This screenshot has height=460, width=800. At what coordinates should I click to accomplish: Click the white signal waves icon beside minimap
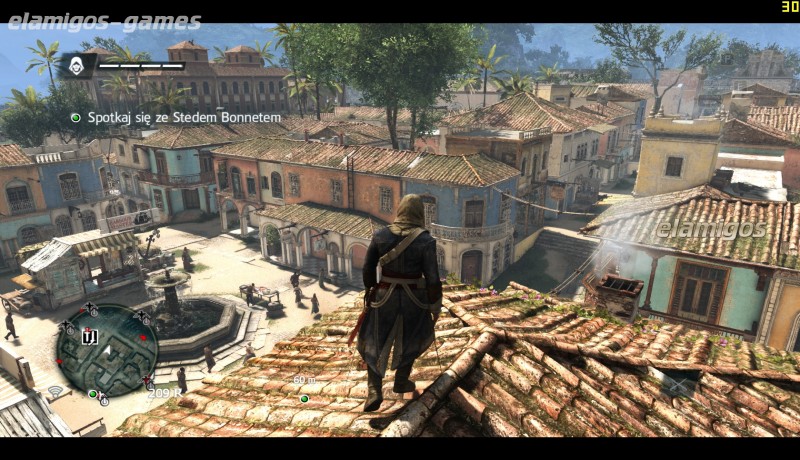click(55, 390)
